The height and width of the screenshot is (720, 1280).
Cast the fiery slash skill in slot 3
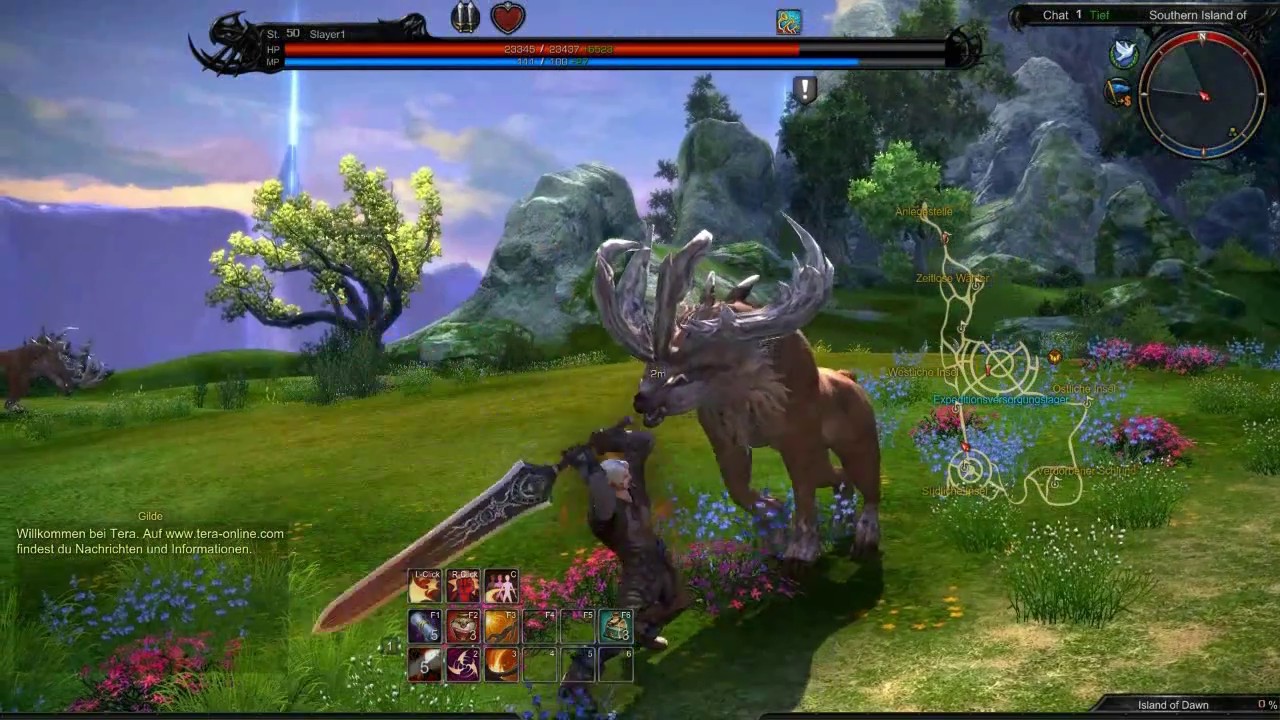(501, 664)
